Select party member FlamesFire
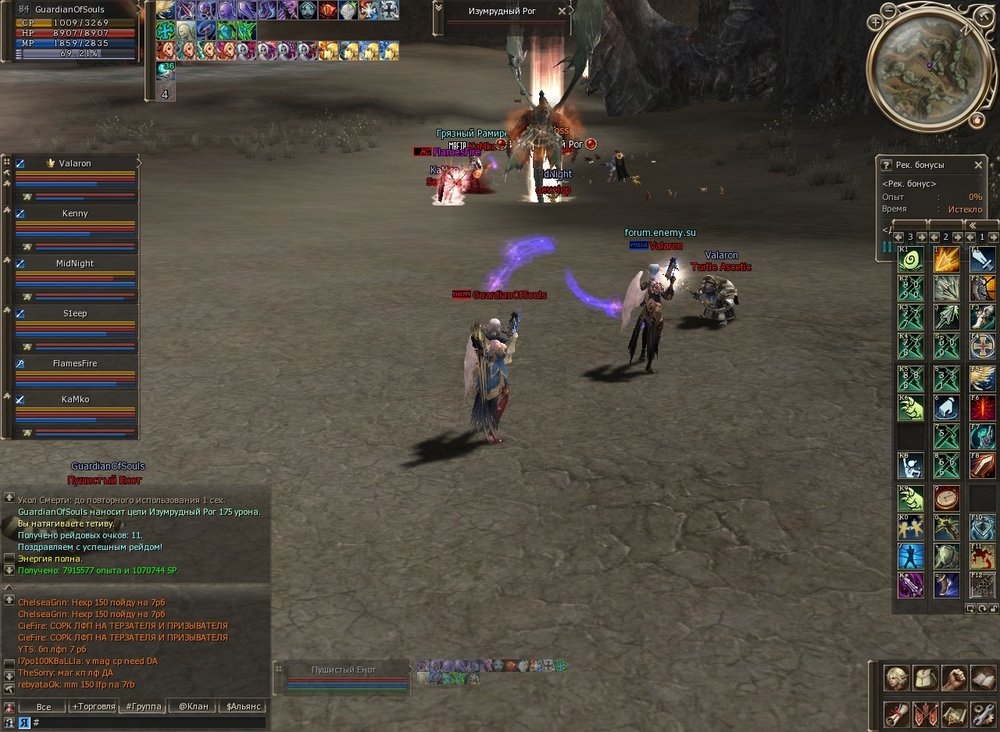 pyautogui.click(x=75, y=363)
